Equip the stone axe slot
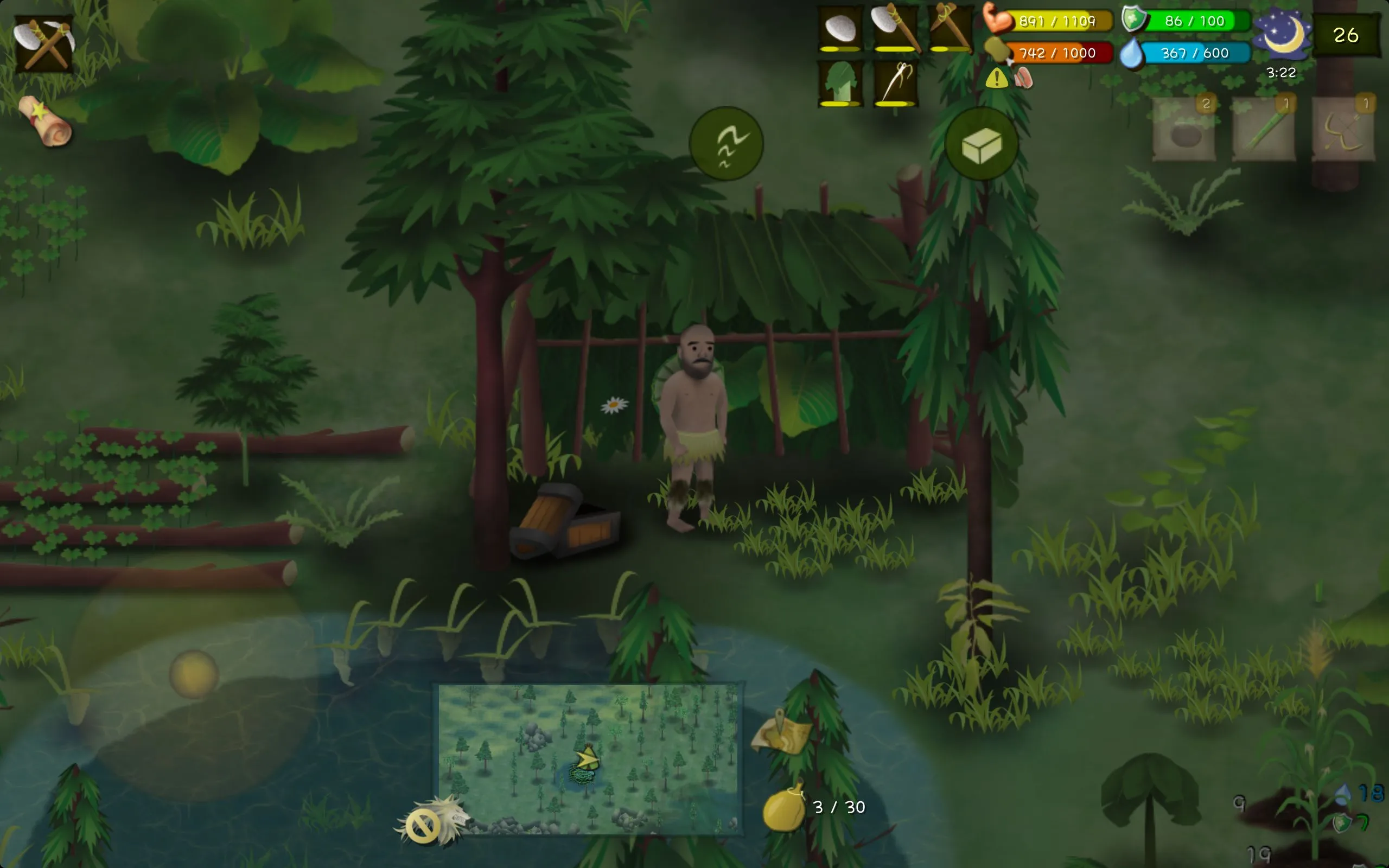 (895, 29)
